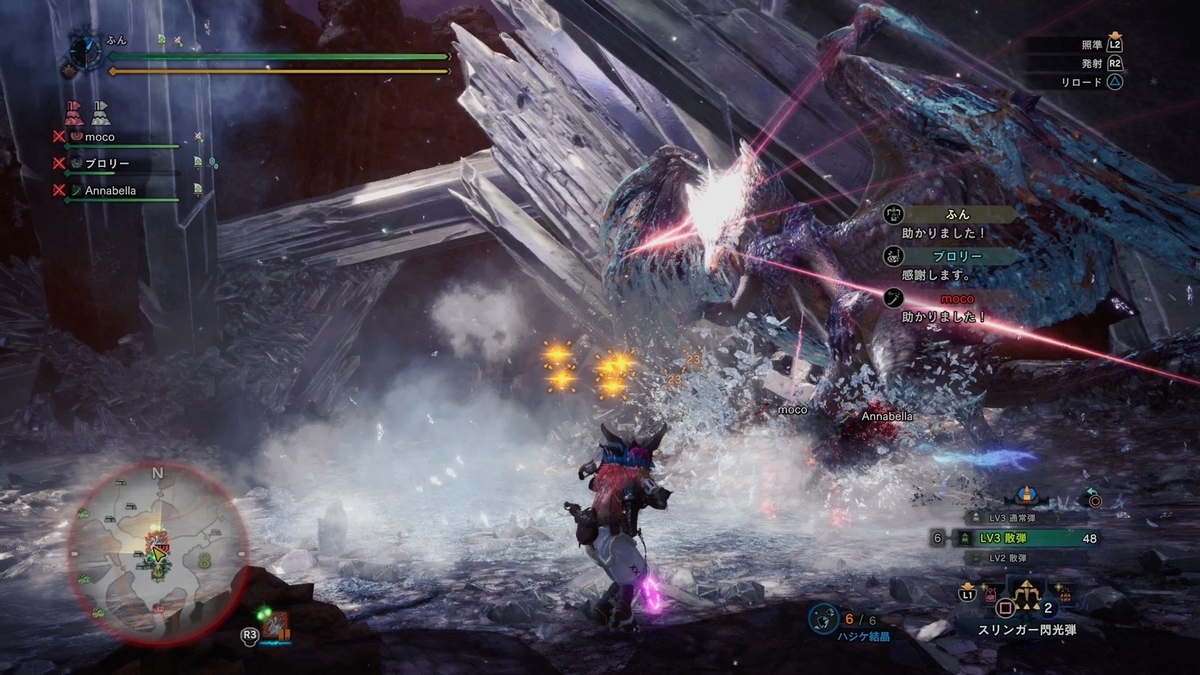Image resolution: width=1200 pixels, height=675 pixels.
Task: Pick Annabella from the party list
Action: pos(109,189)
